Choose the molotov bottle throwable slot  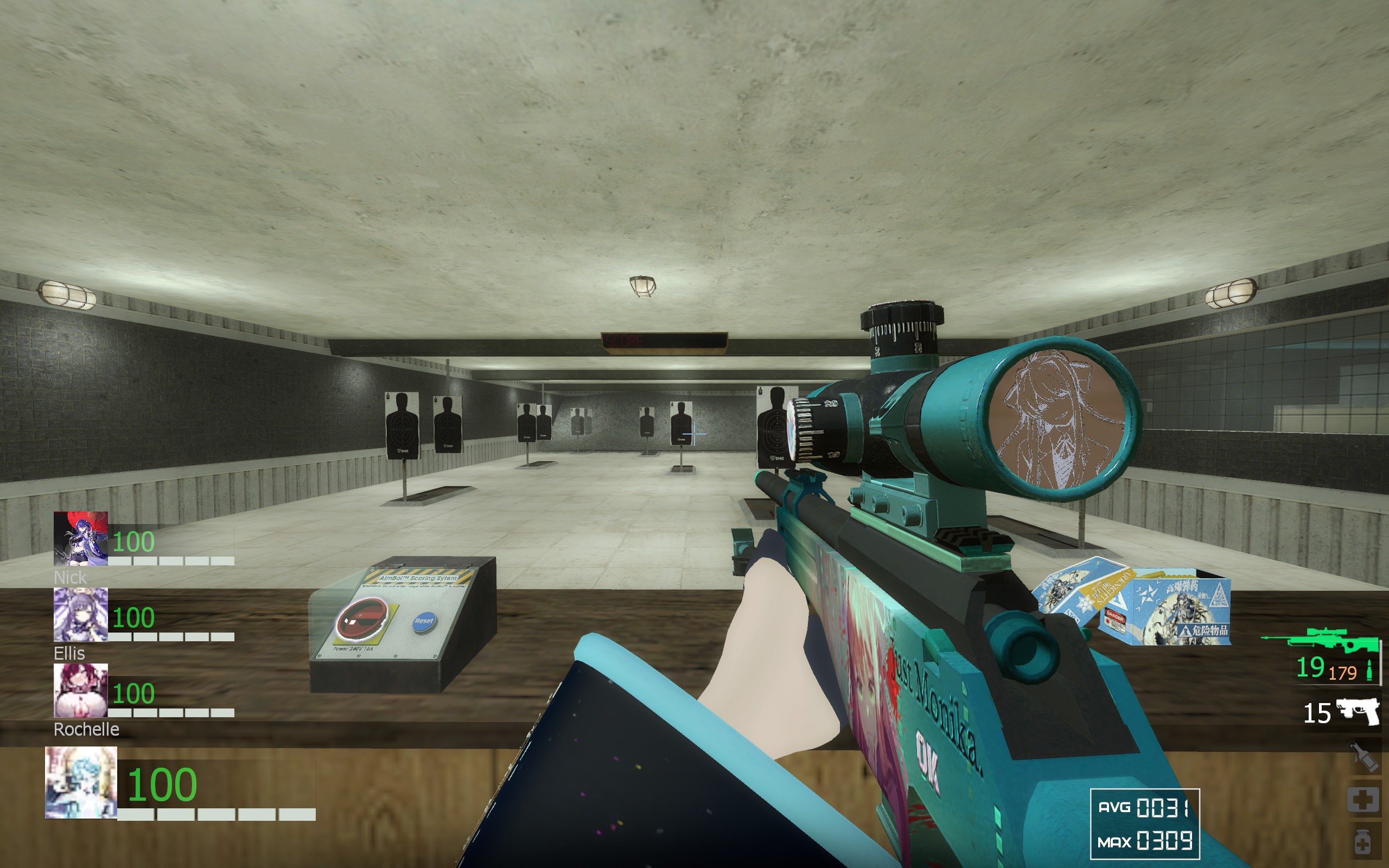[1363, 757]
